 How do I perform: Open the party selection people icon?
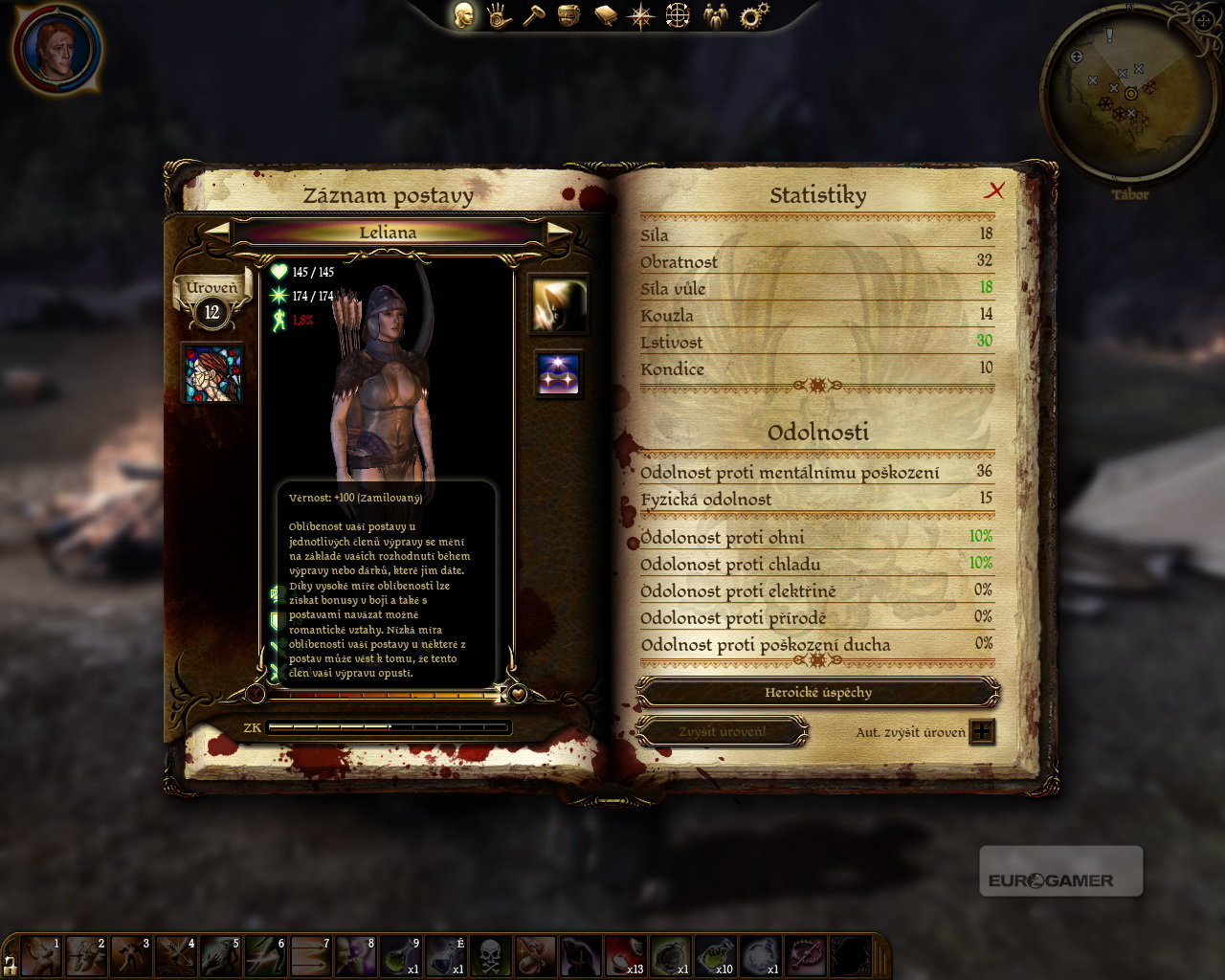pos(715,15)
